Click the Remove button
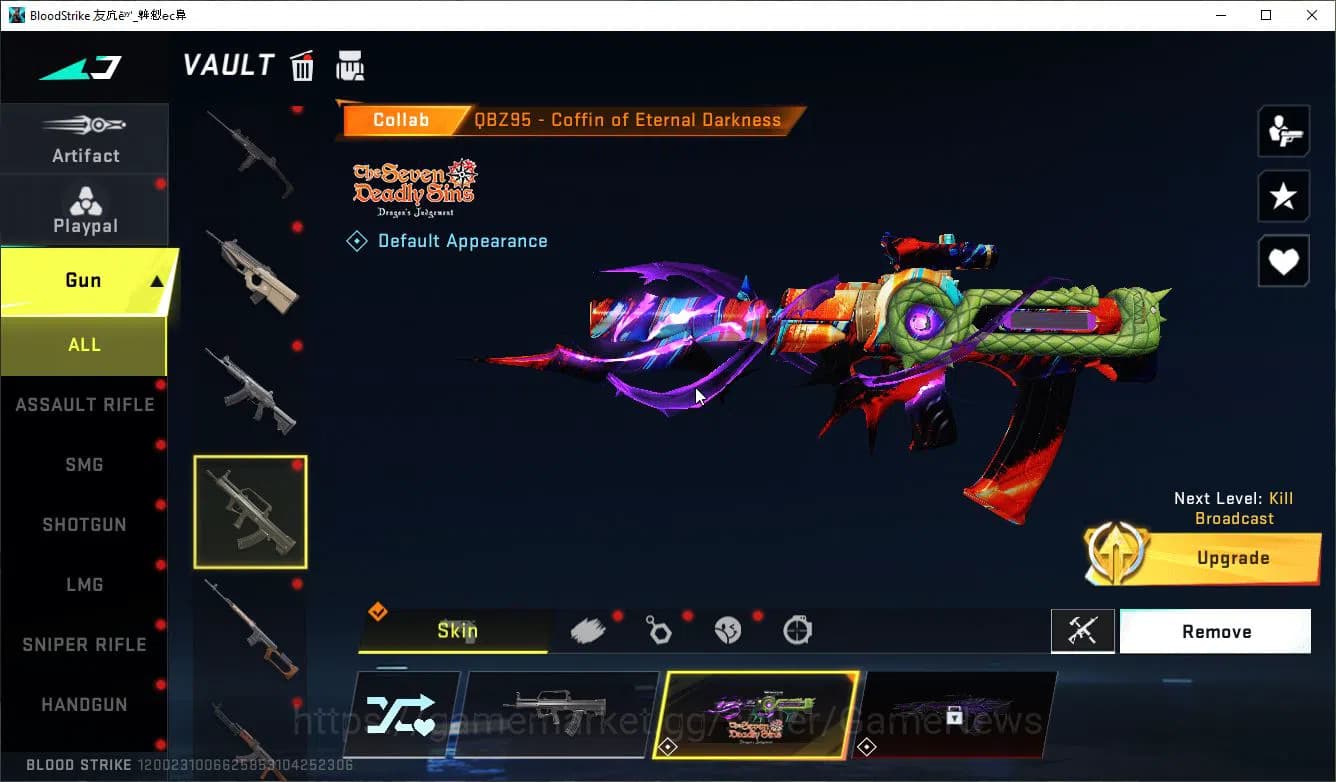Screen dimensions: 1336x782 coord(1215,631)
